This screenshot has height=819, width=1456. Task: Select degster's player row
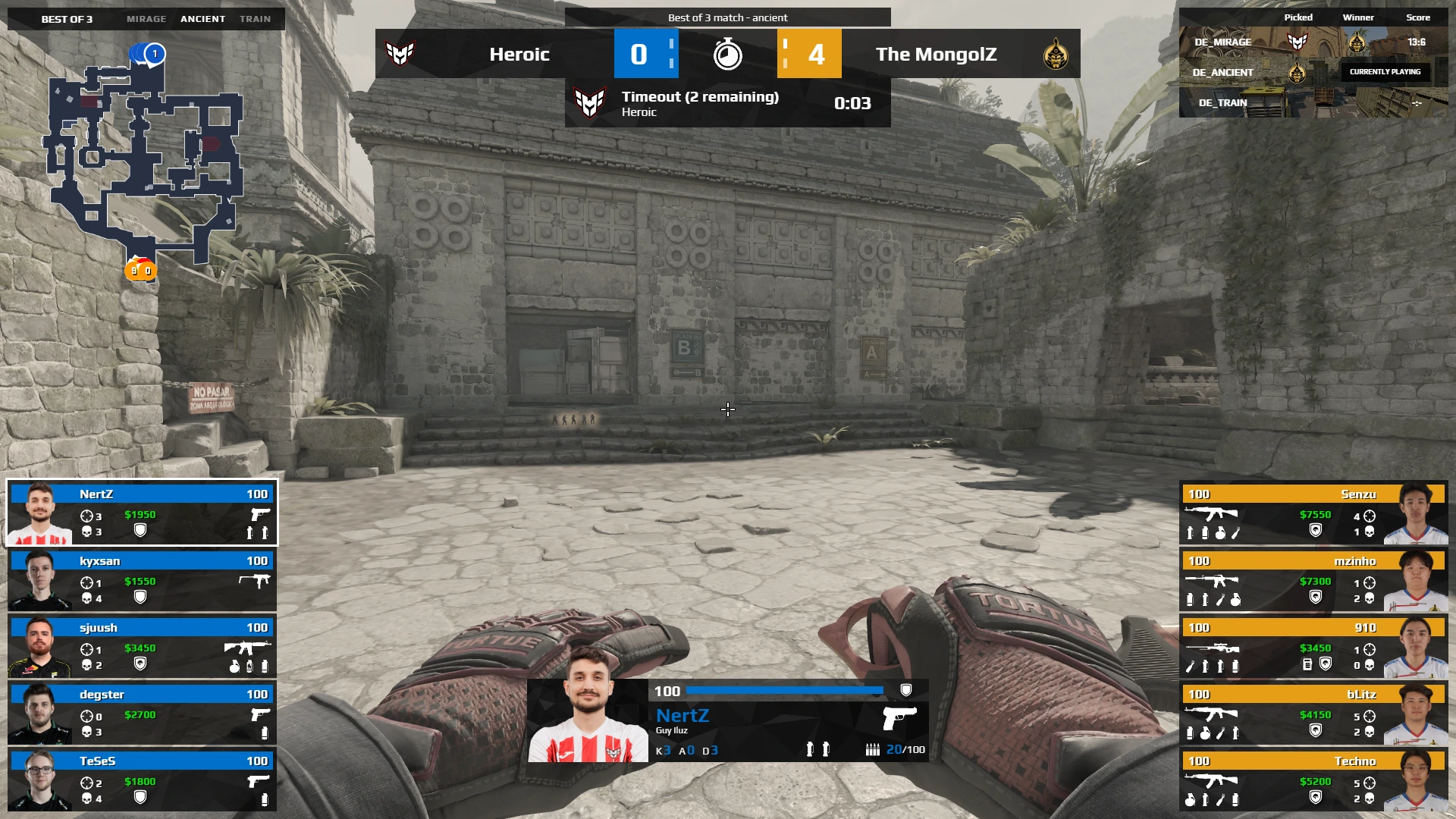(x=142, y=714)
